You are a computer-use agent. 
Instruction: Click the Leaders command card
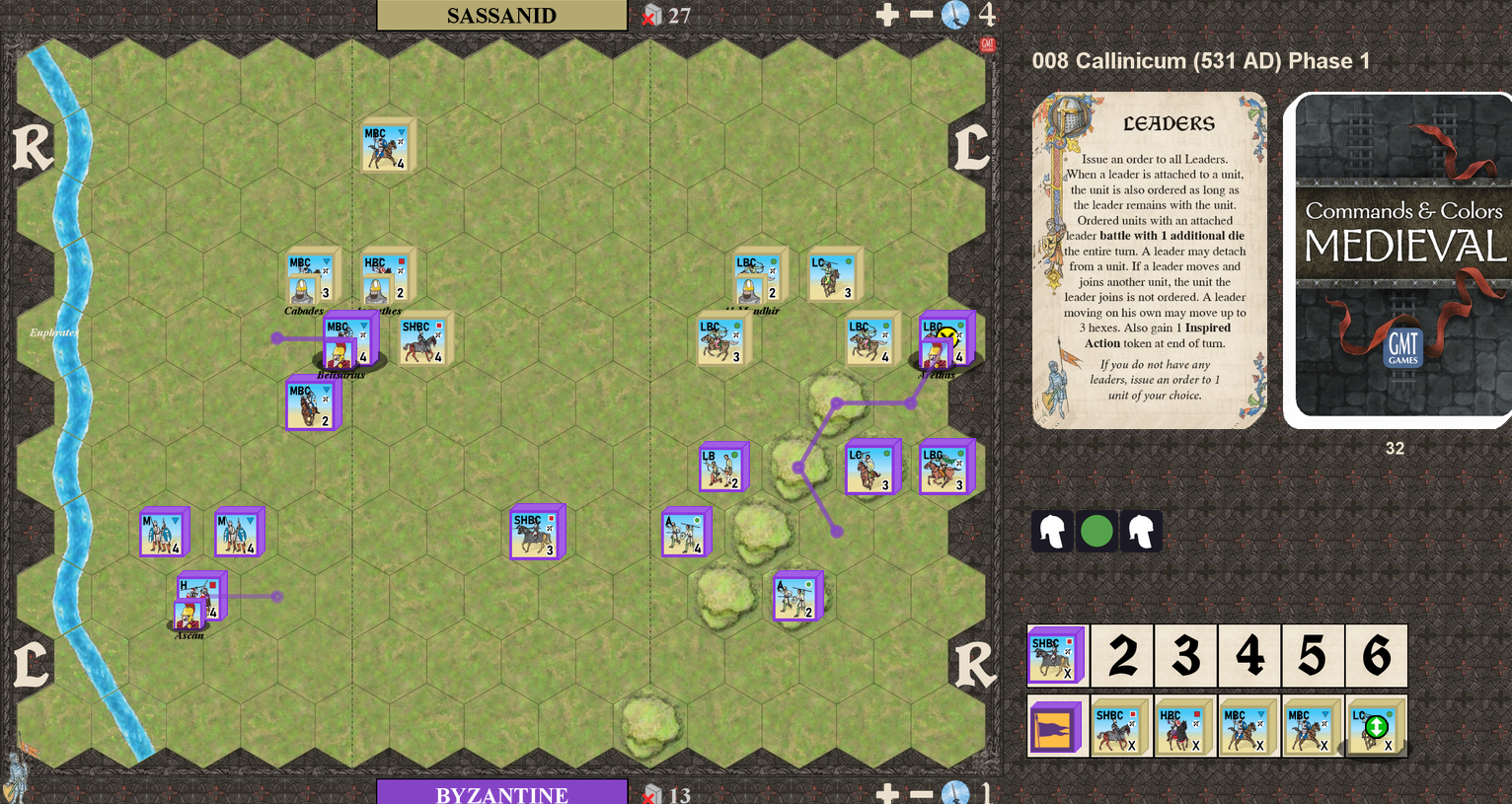(x=1149, y=260)
